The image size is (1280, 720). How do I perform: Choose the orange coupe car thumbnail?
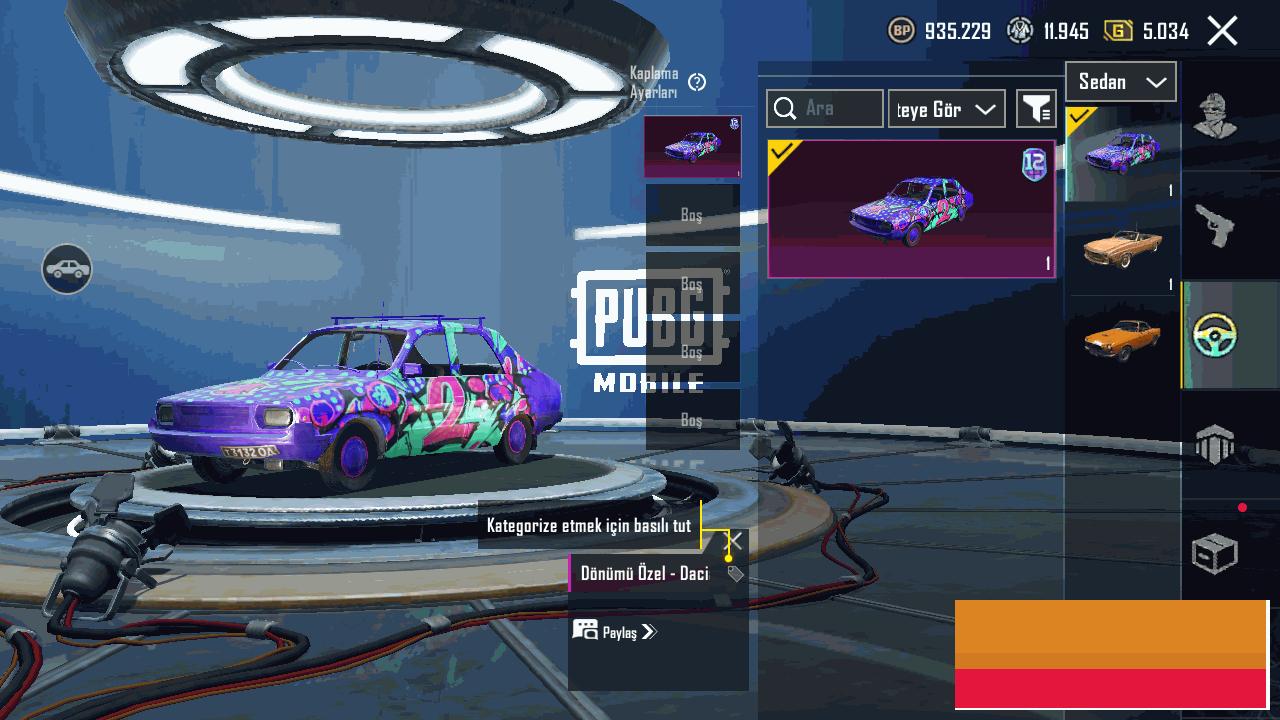(x=1122, y=340)
